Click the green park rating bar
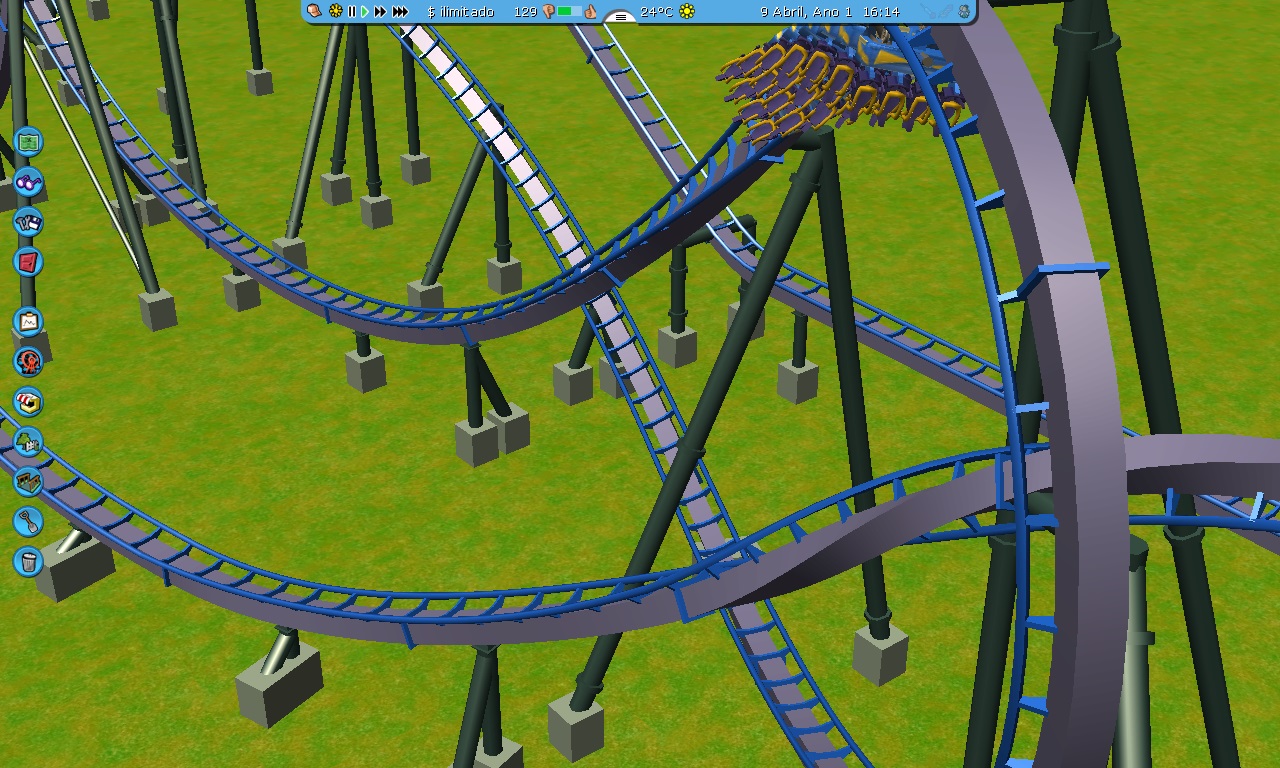The width and height of the screenshot is (1280, 768). pos(565,12)
